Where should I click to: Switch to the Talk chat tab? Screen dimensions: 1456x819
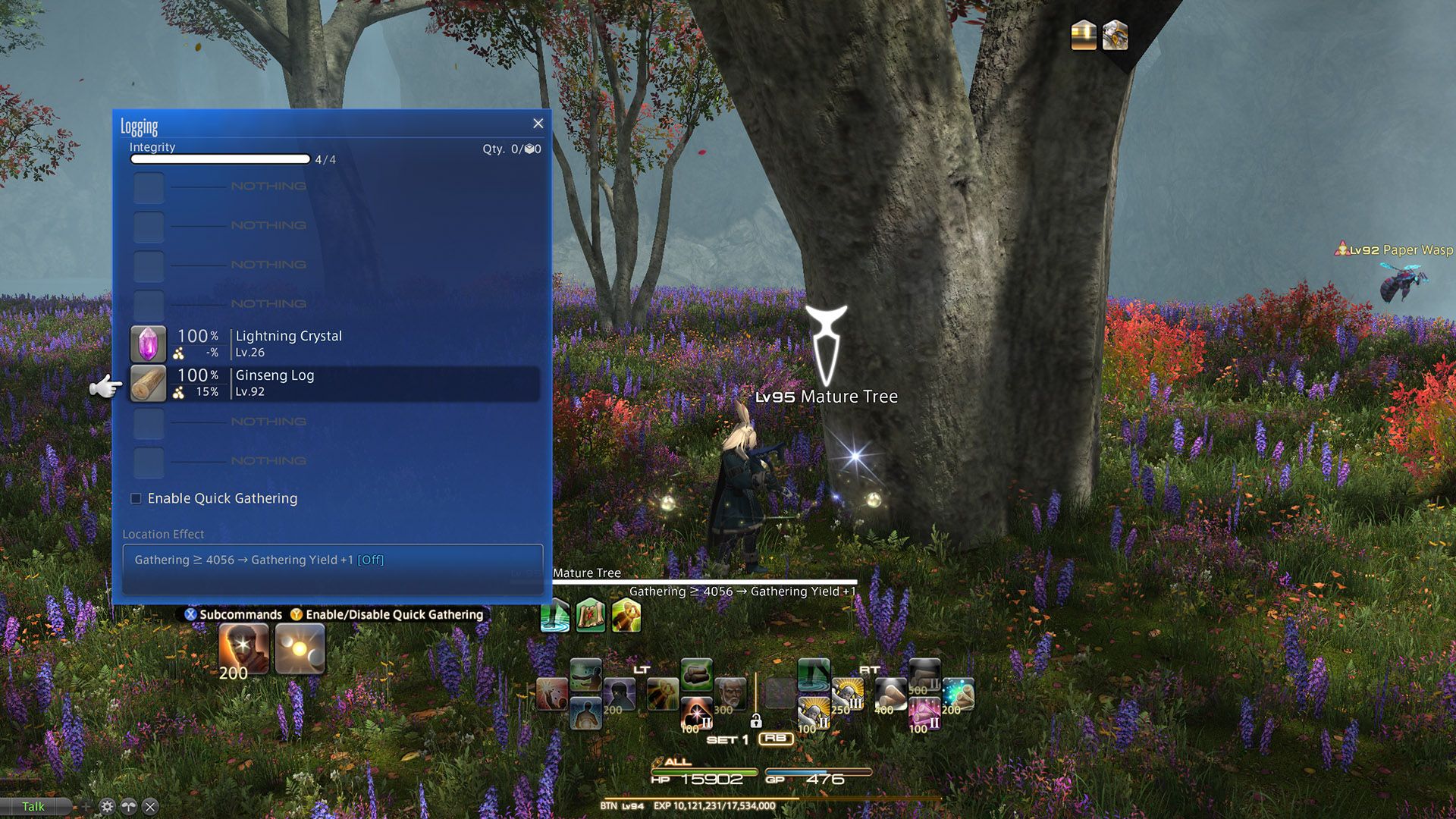(33, 806)
